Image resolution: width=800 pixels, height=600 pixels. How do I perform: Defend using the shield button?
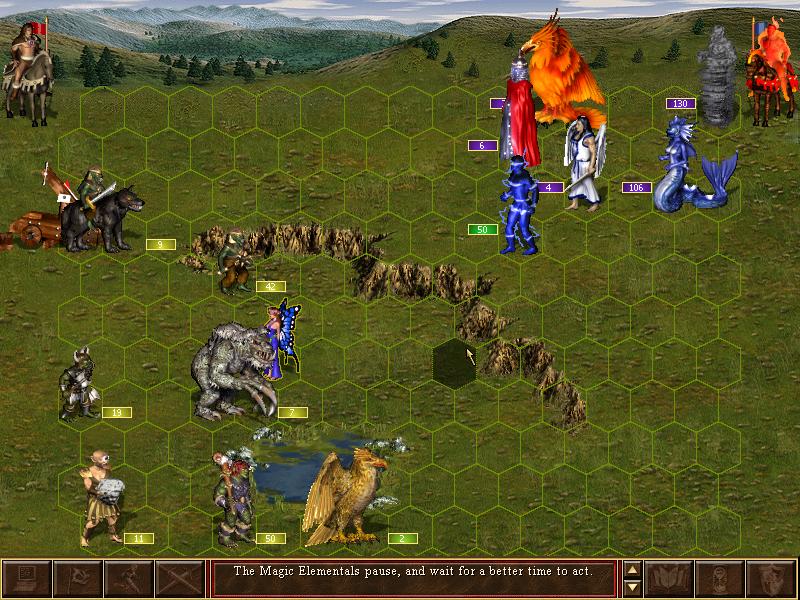(771, 579)
